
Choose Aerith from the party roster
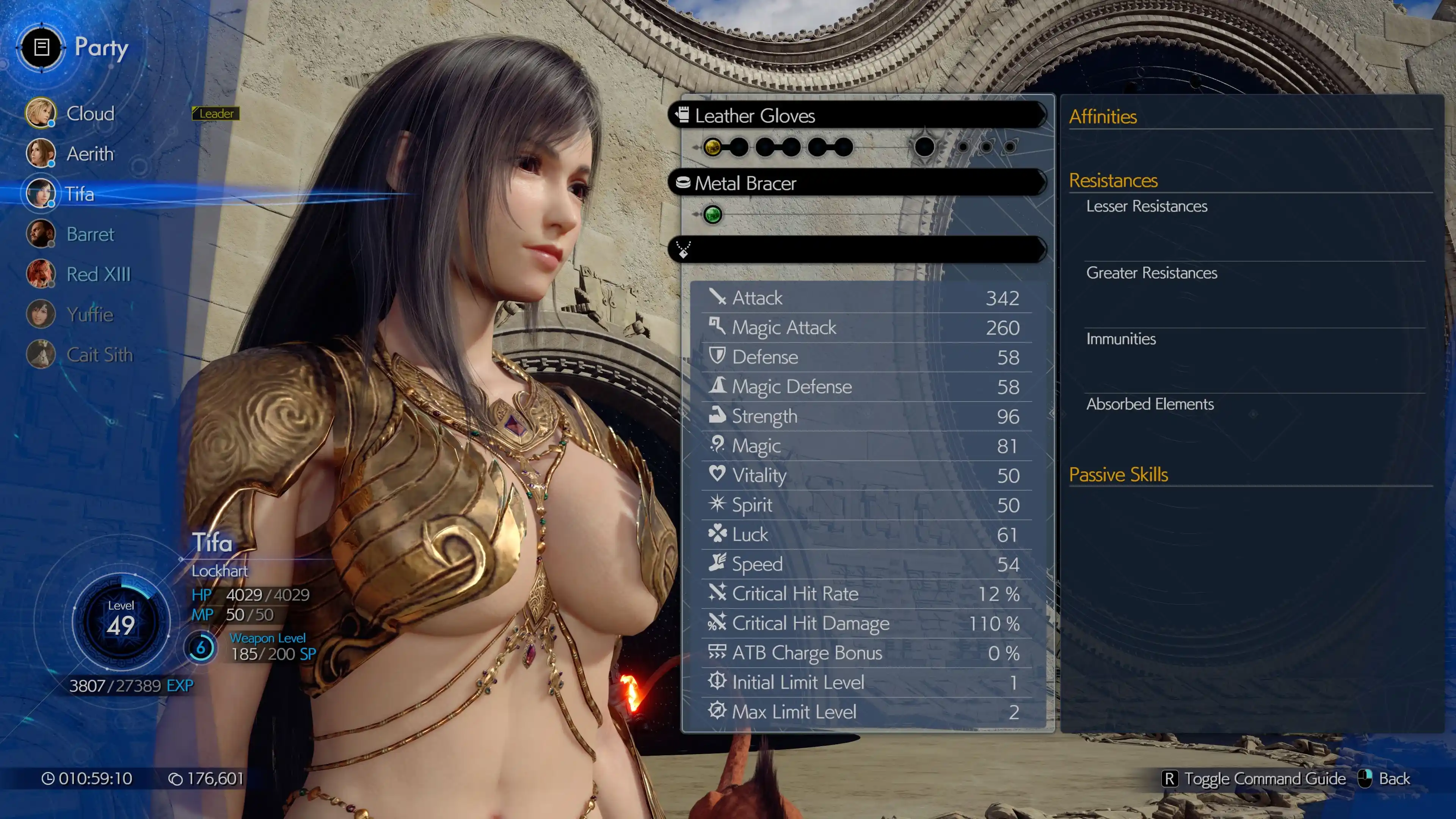pos(89,154)
